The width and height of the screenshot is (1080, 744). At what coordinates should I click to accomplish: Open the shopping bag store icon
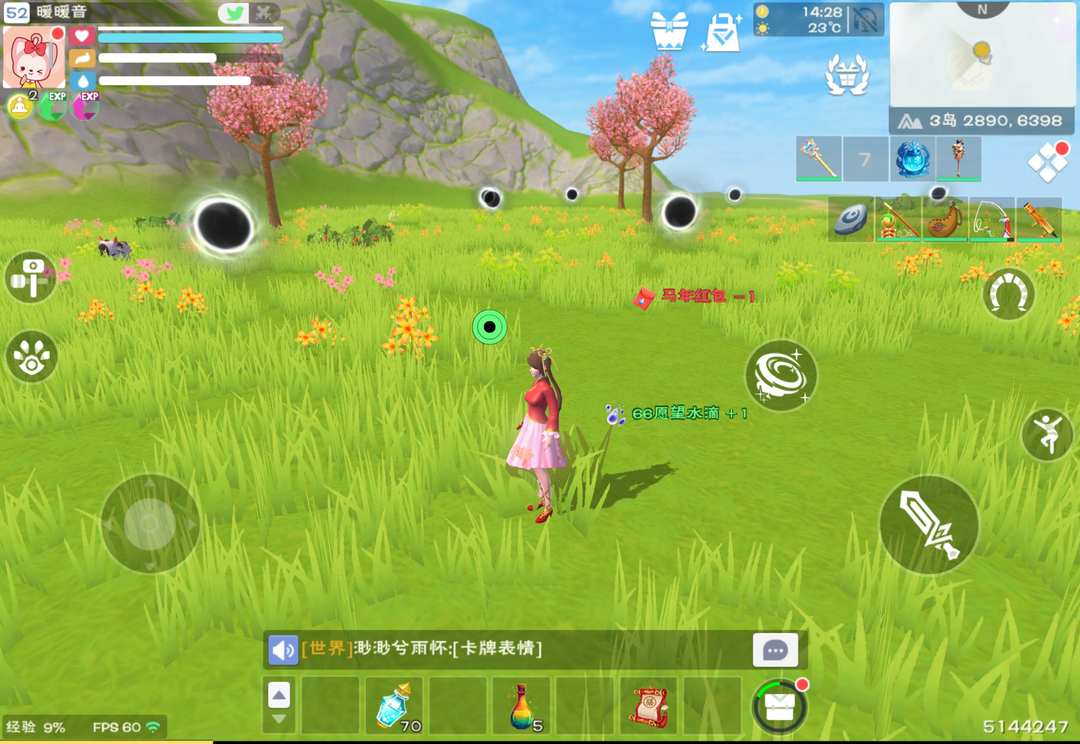[721, 32]
